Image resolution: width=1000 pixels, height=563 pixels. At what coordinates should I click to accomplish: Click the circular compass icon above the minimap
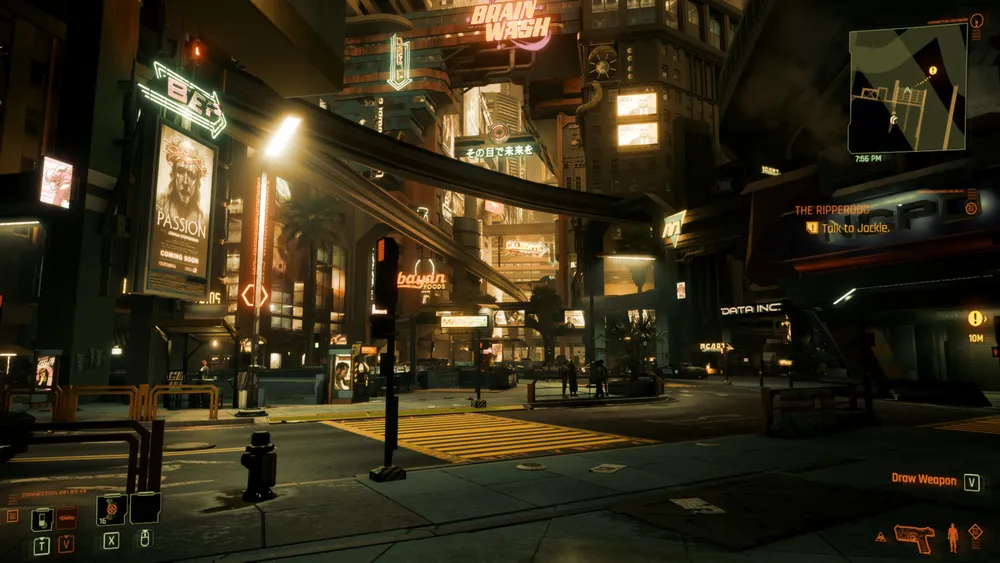pos(977,20)
